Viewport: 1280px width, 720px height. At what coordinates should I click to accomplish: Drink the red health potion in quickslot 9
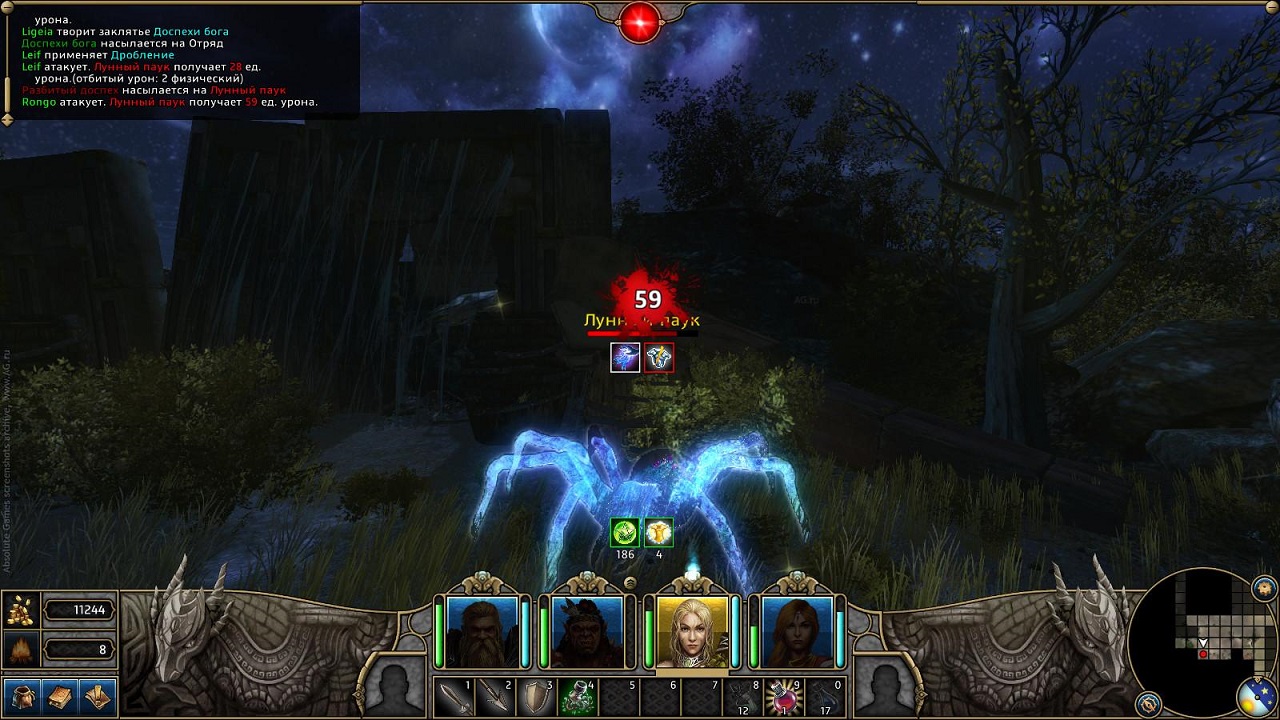pos(783,697)
